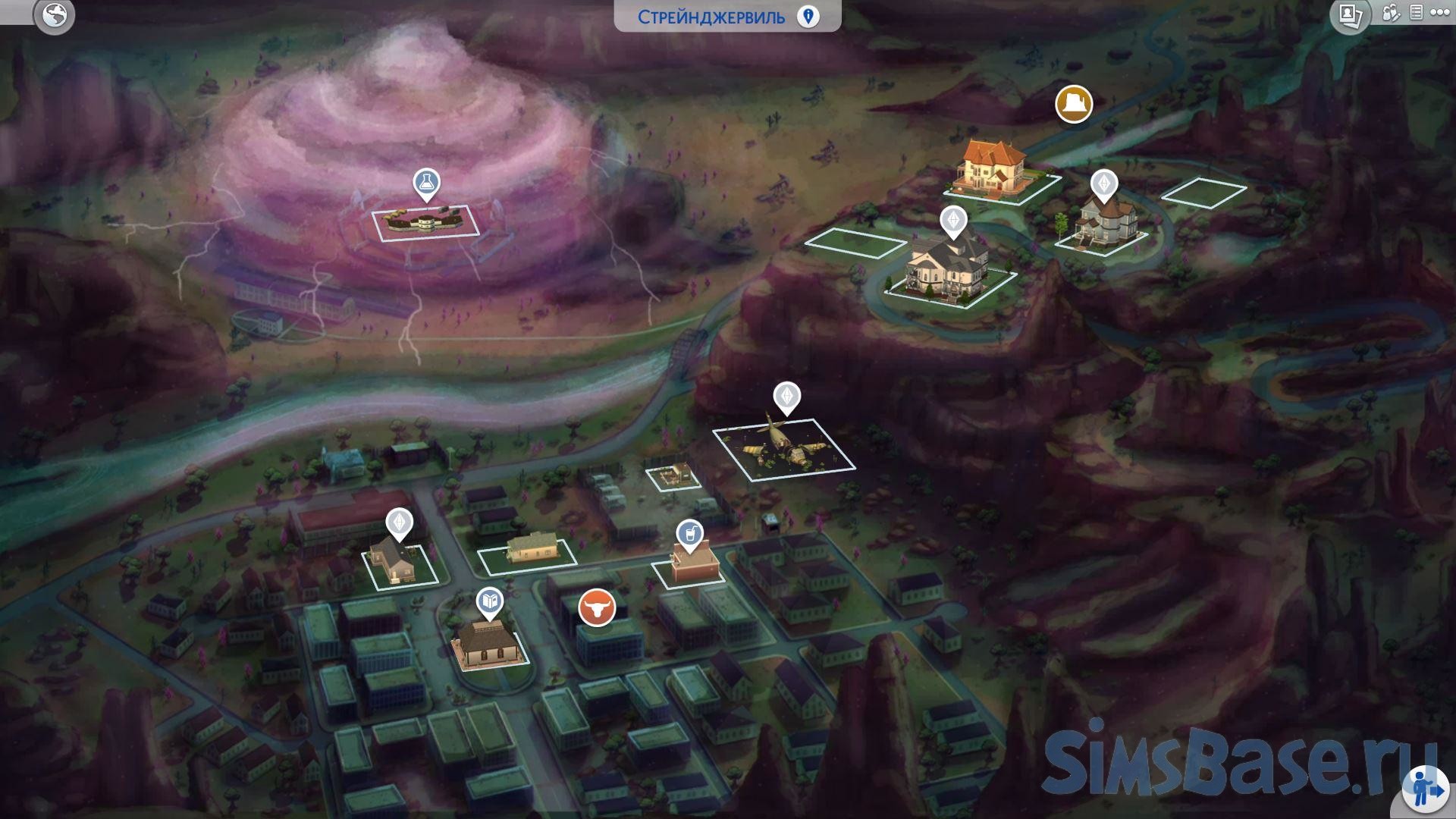Open the three-dots options menu
The width and height of the screenshot is (1456, 819).
(x=1440, y=13)
